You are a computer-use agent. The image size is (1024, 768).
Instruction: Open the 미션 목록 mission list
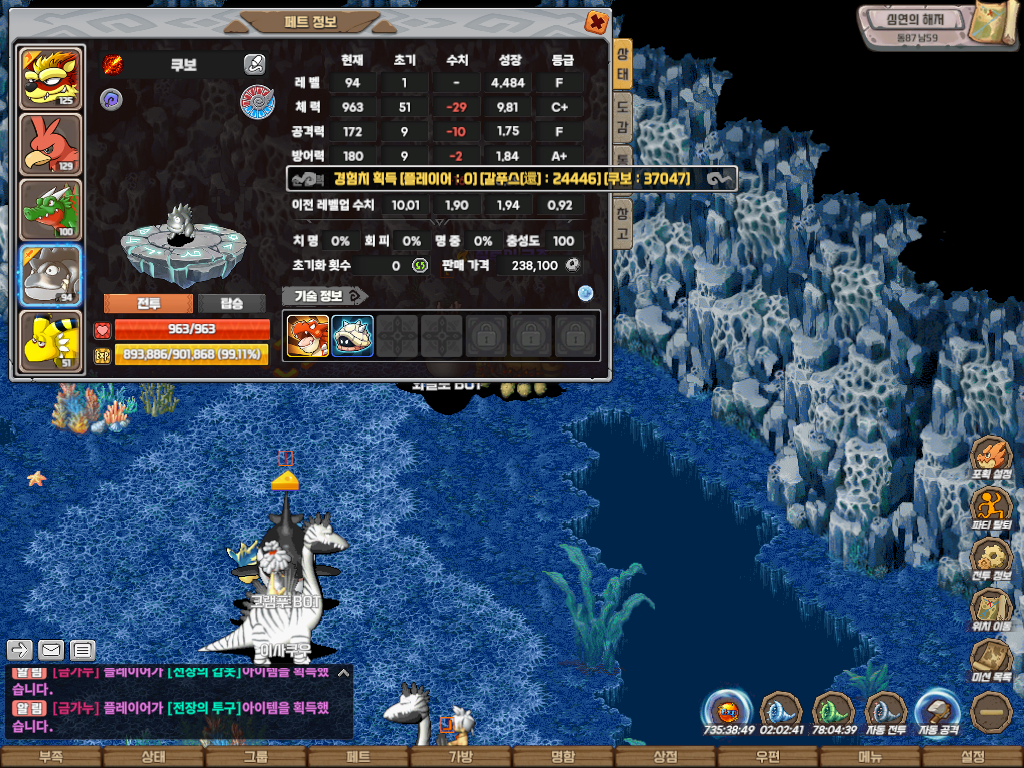pyautogui.click(x=991, y=661)
